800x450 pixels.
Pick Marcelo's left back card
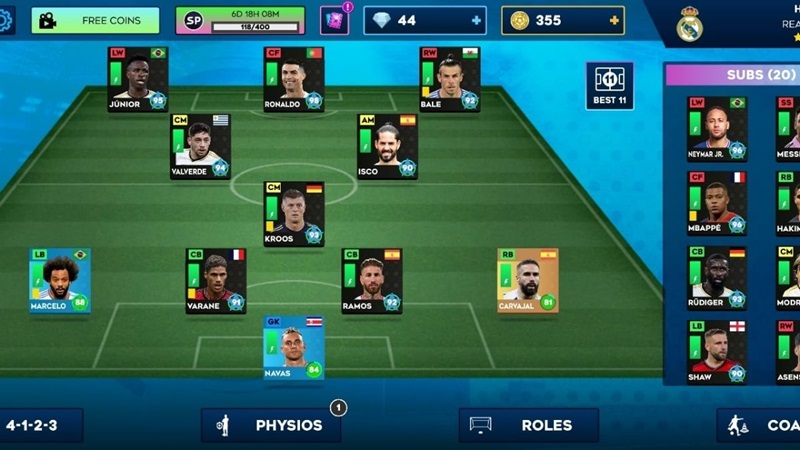tap(59, 280)
